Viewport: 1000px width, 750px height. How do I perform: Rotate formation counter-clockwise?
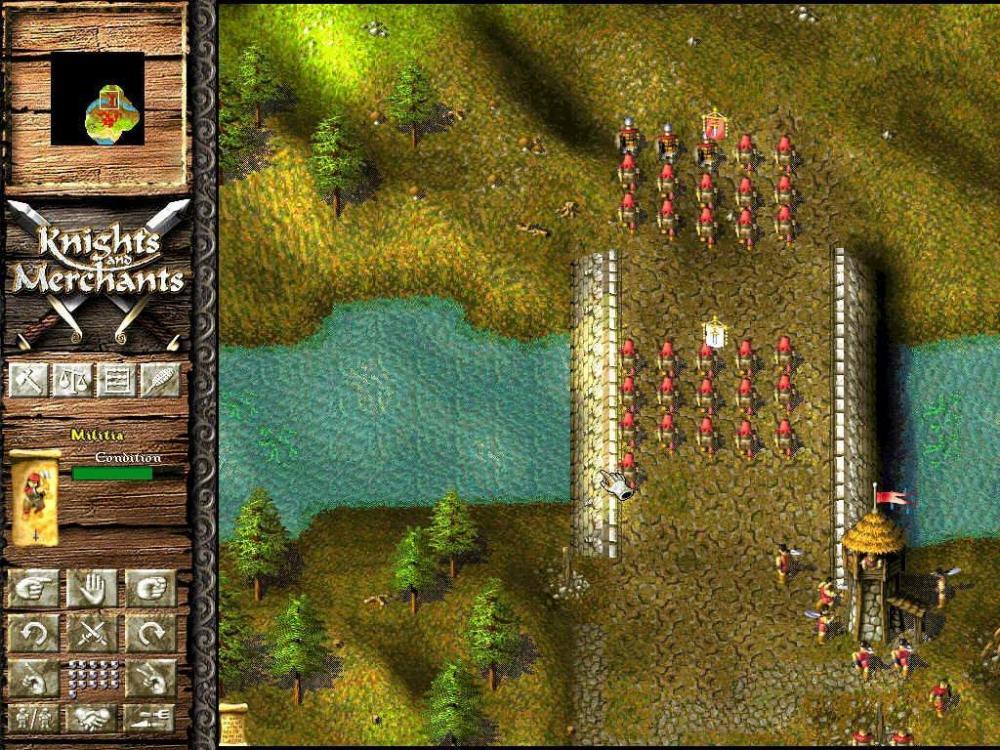[34, 633]
